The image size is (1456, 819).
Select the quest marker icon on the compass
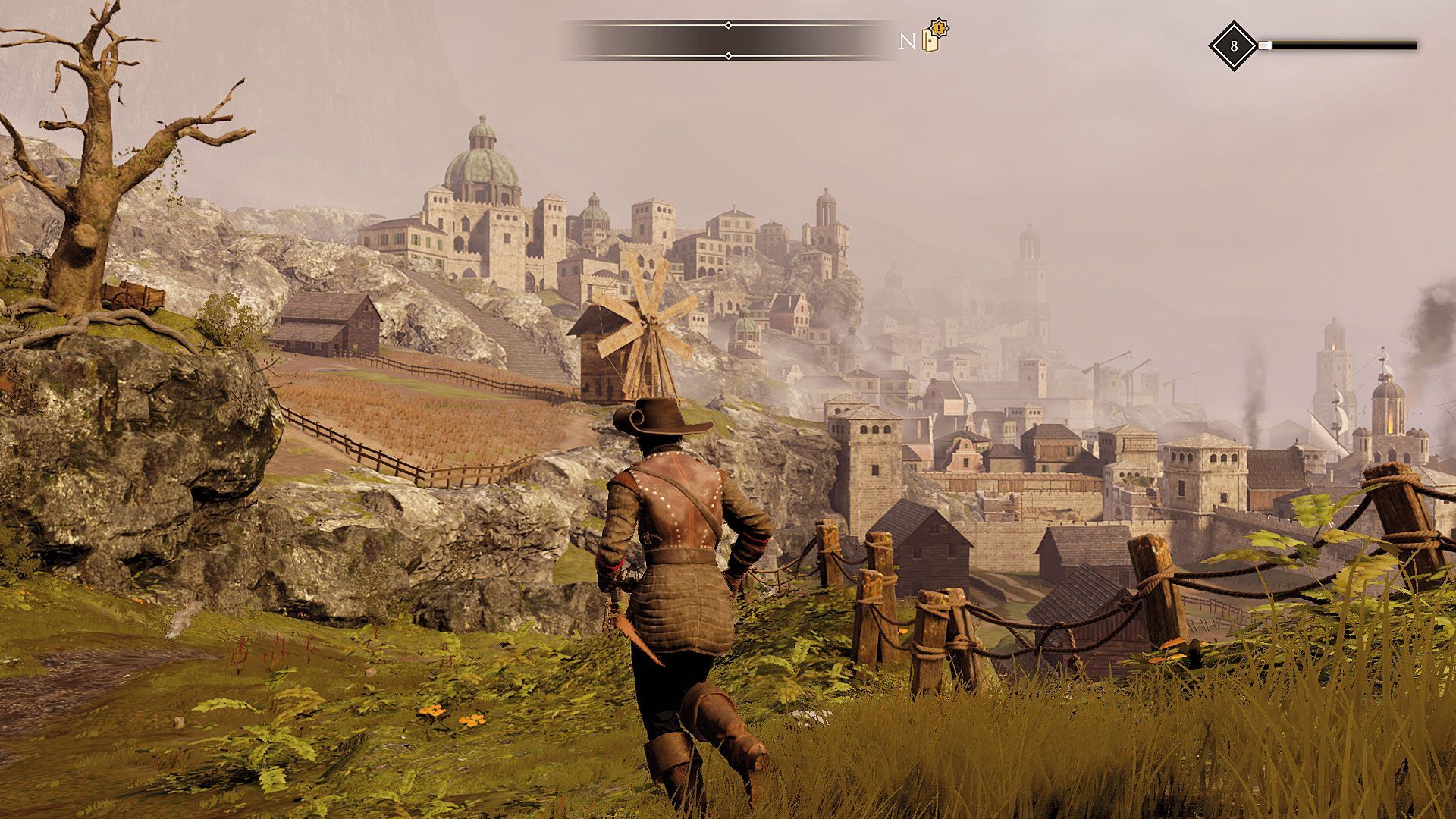[935, 37]
